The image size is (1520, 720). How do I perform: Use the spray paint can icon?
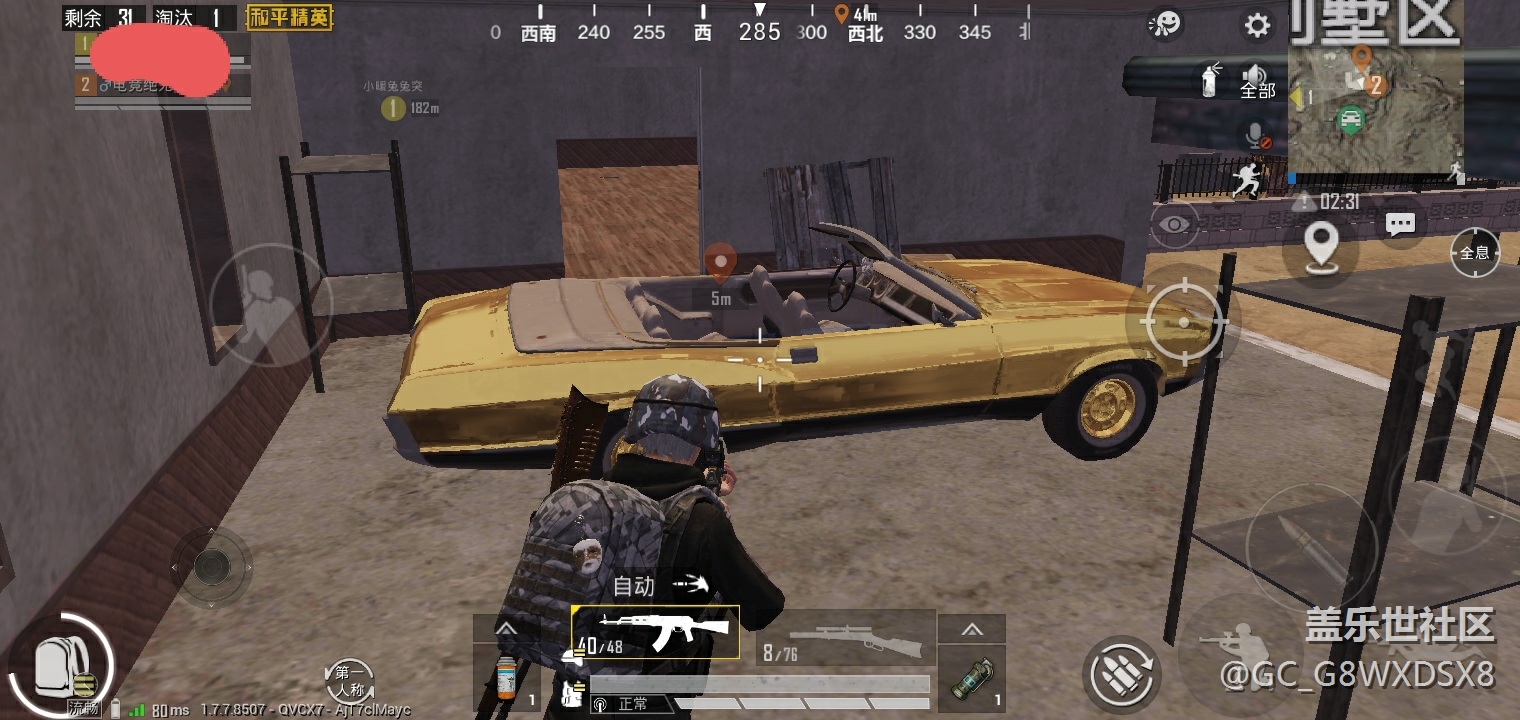1211,79
